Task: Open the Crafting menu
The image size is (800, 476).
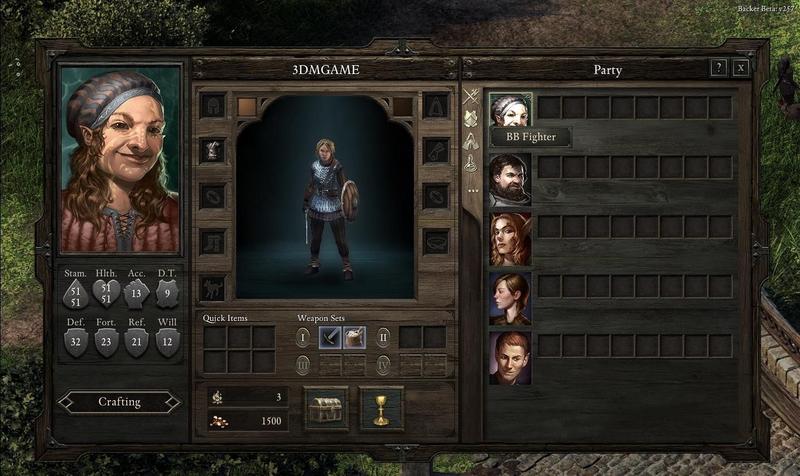Action: [x=119, y=402]
